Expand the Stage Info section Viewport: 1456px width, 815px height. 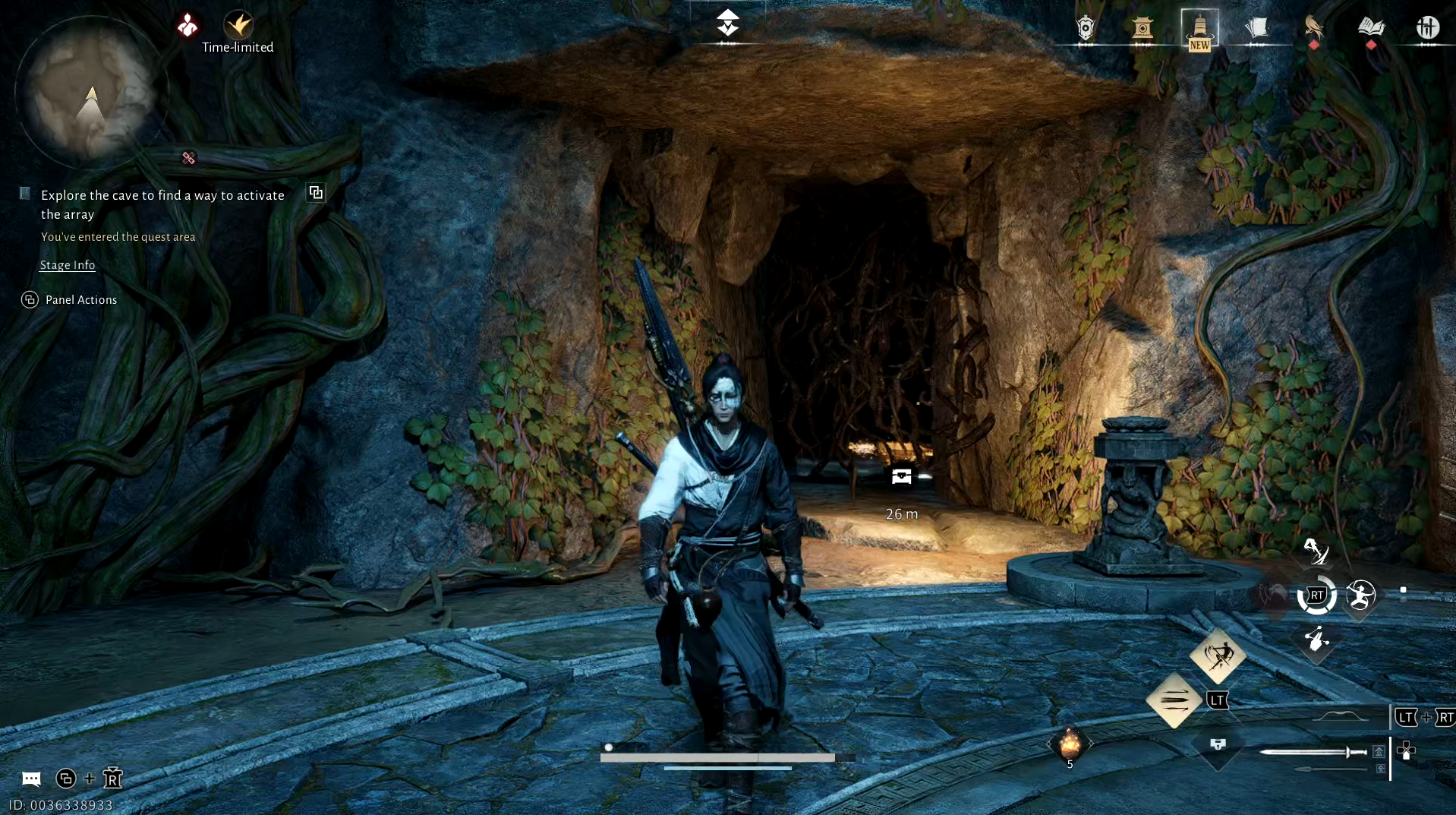click(x=67, y=265)
